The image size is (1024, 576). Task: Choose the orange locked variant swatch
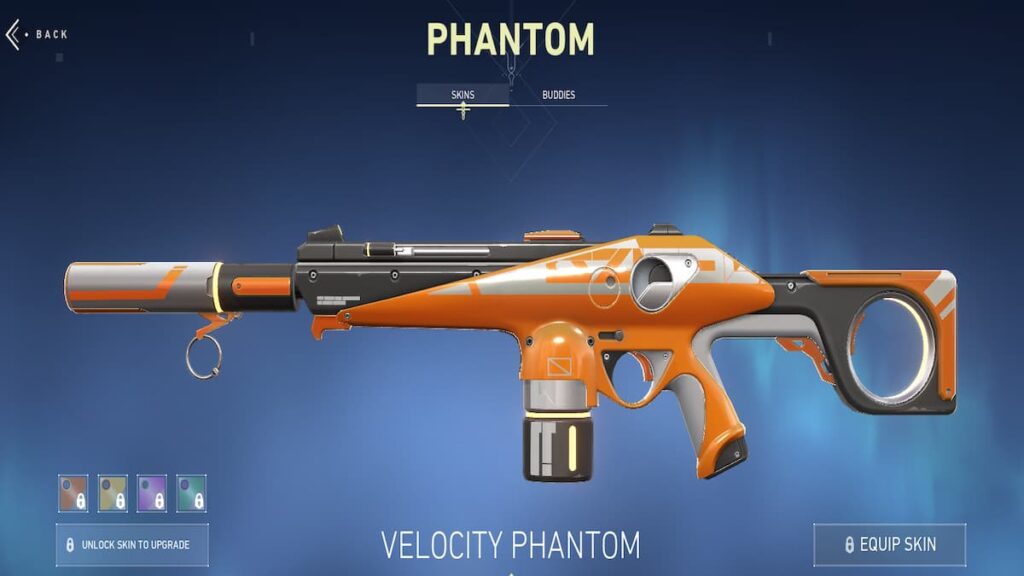pyautogui.click(x=73, y=492)
